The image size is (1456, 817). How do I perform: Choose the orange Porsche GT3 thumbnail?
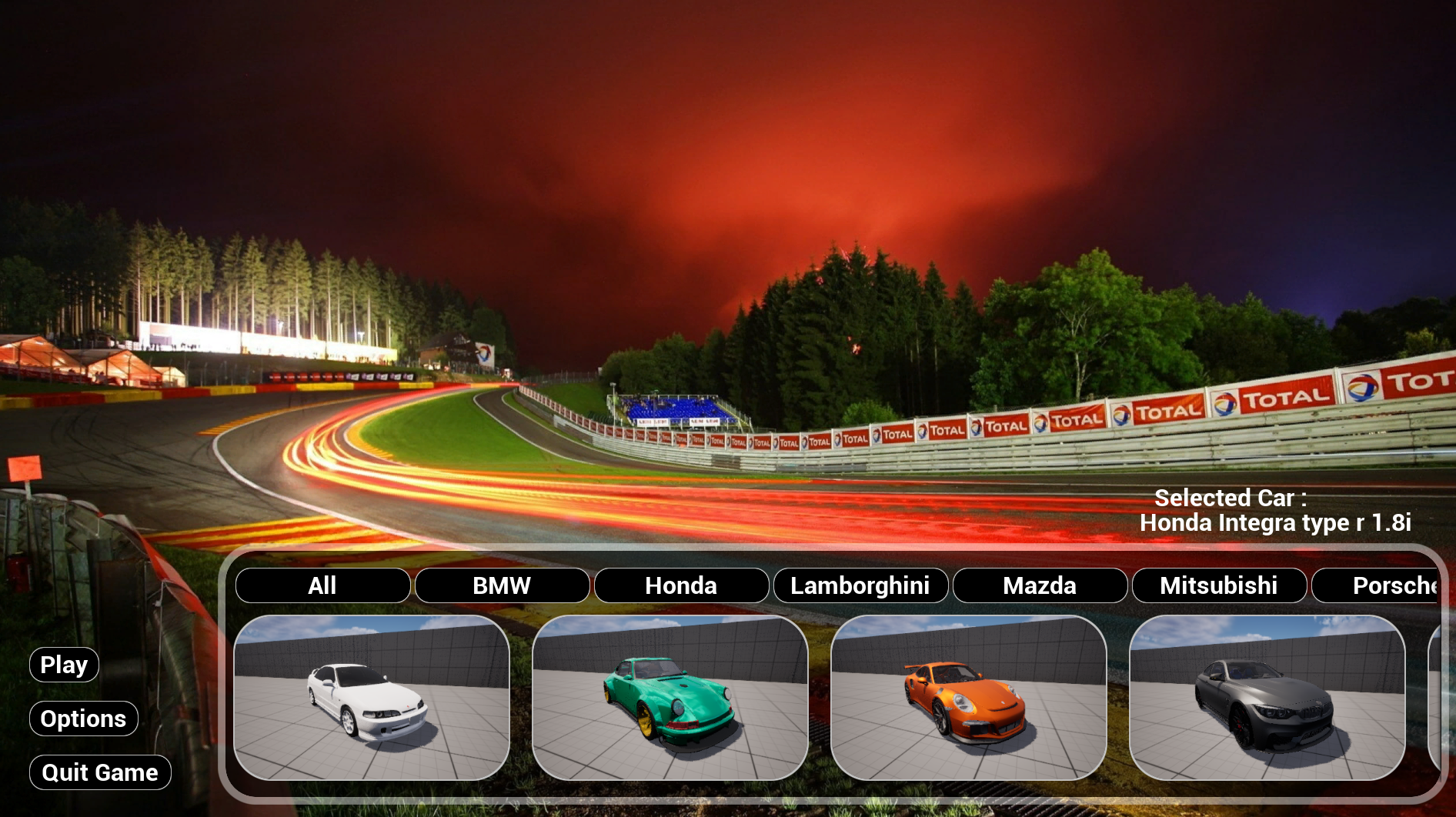click(x=969, y=698)
